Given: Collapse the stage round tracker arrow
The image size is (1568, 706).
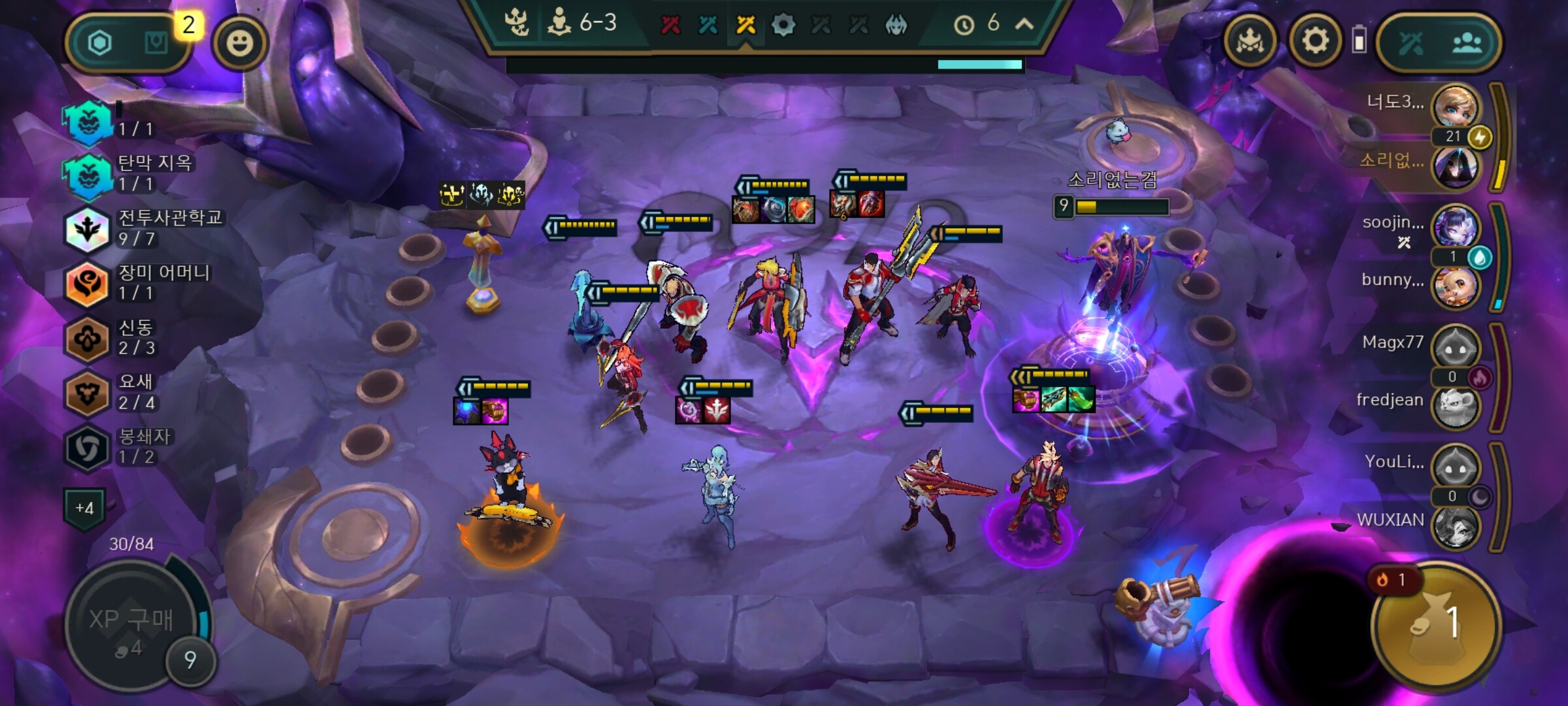Looking at the screenshot, I should (1024, 24).
